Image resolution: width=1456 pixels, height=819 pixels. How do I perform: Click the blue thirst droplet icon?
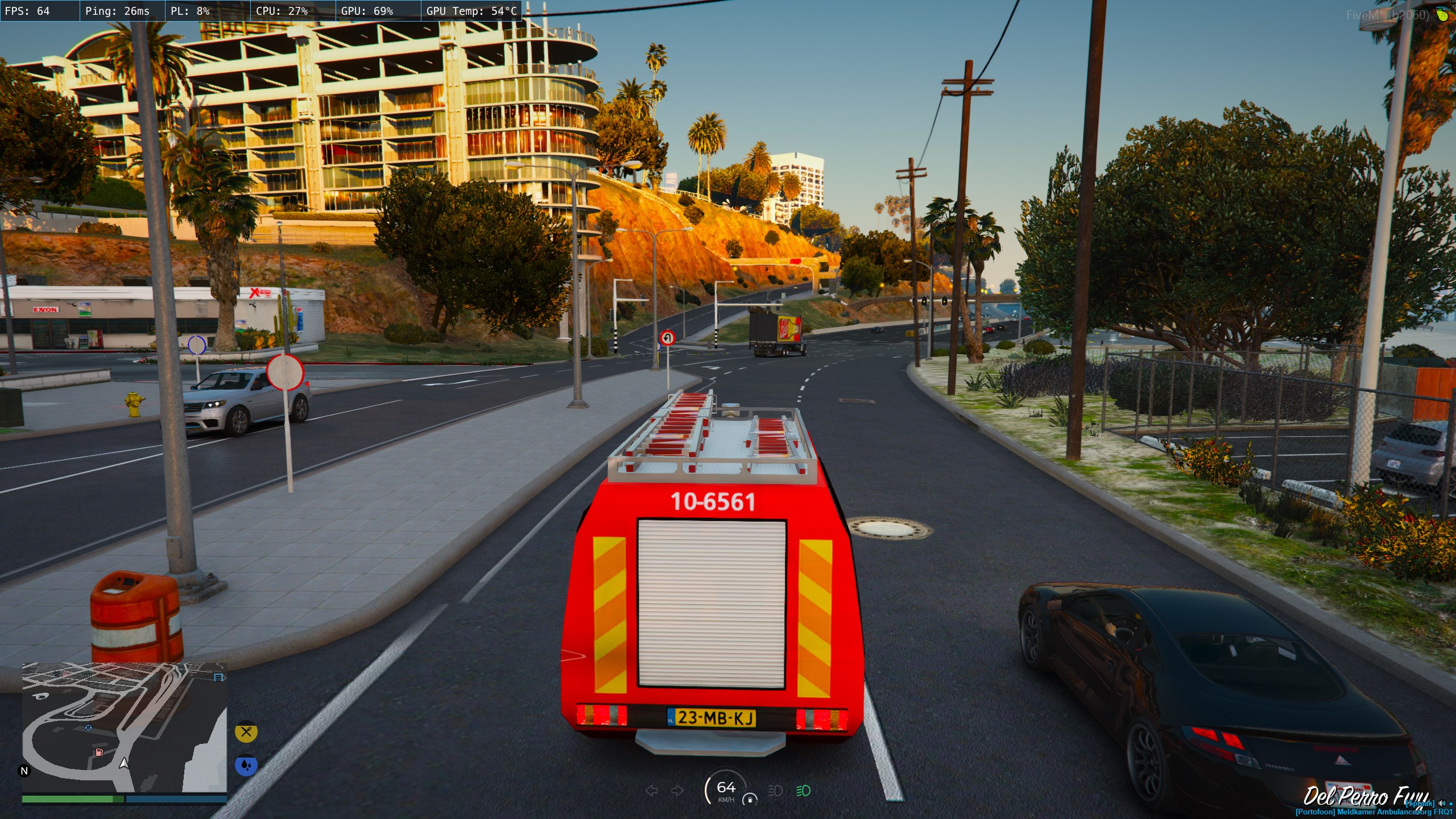point(246,765)
